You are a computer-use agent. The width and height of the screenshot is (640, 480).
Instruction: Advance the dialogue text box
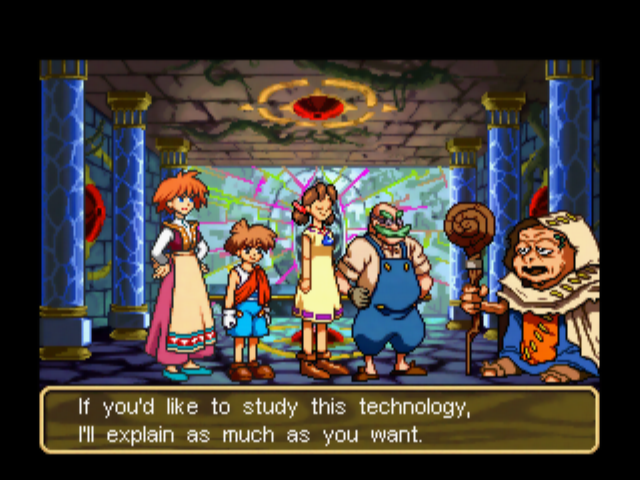pos(319,421)
